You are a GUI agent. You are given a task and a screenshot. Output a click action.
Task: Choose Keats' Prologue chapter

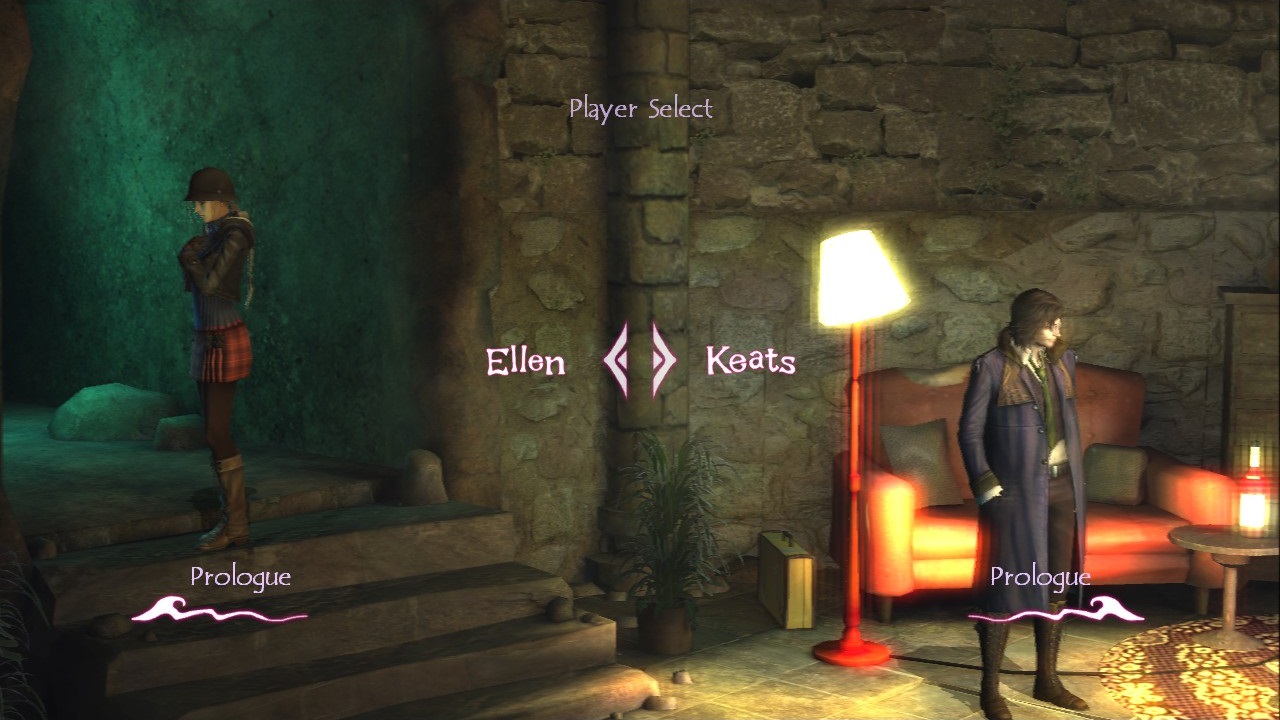coord(1040,576)
